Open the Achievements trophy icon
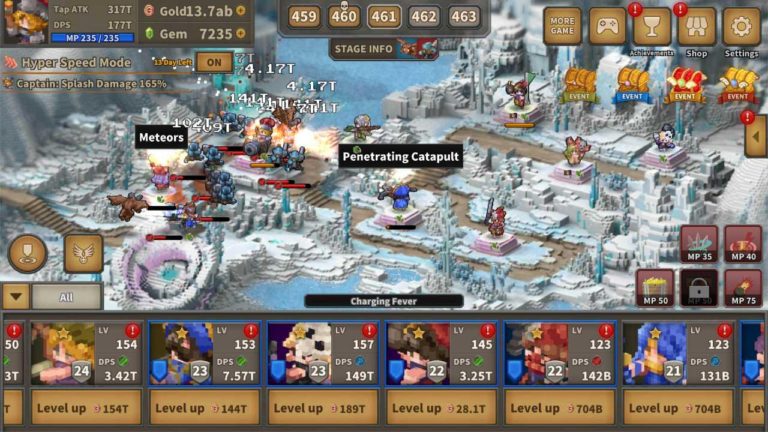Viewport: 768px width, 432px height. click(652, 27)
